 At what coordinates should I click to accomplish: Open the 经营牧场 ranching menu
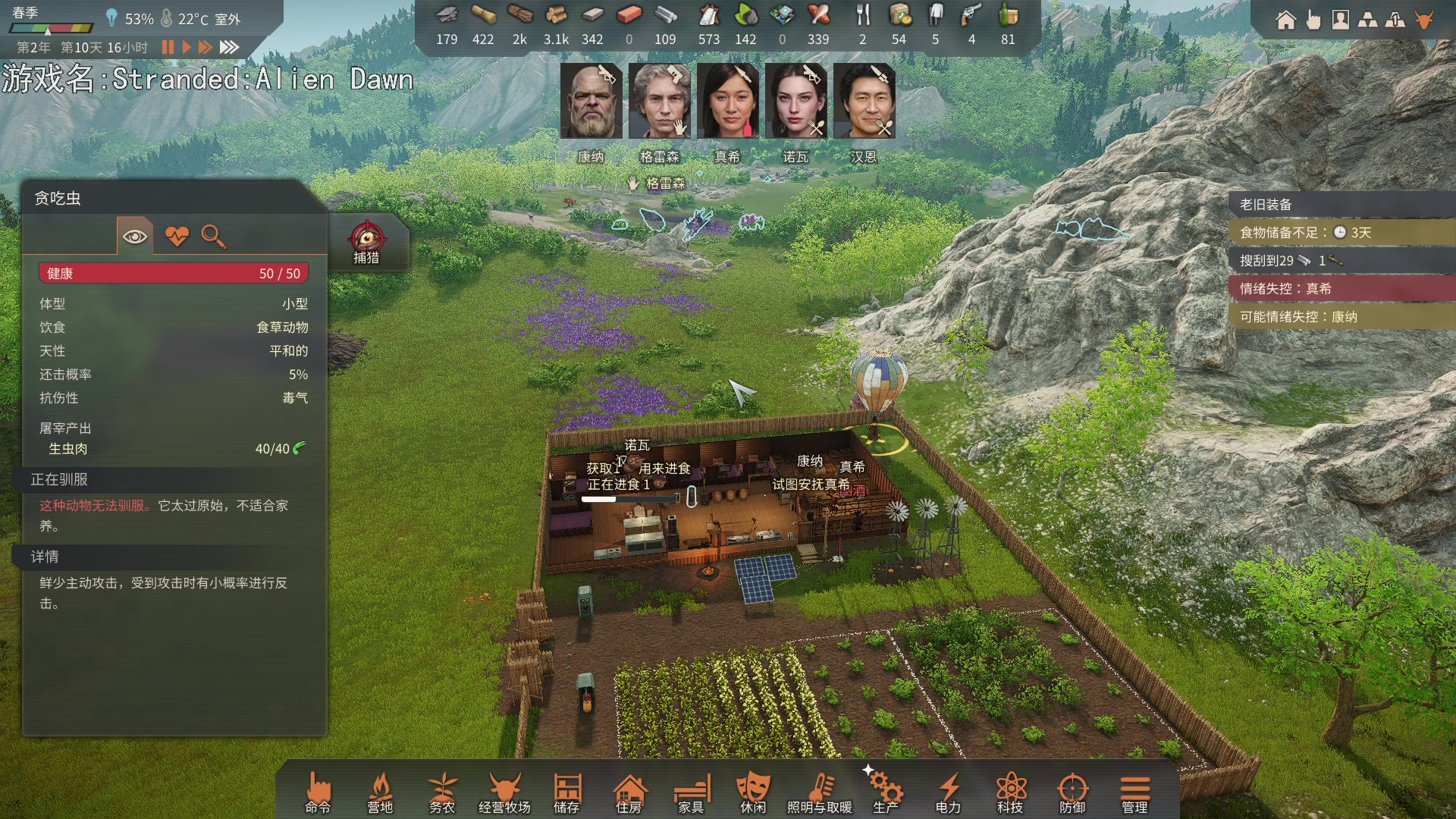click(504, 793)
